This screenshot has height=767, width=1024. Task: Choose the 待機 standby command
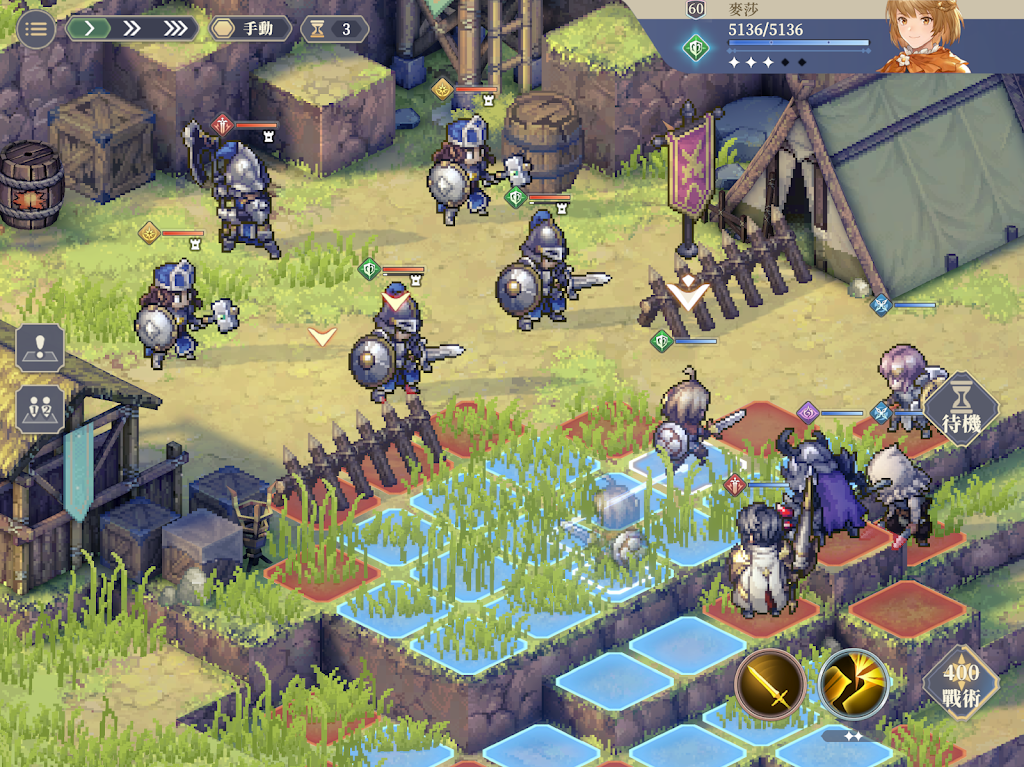coord(960,410)
